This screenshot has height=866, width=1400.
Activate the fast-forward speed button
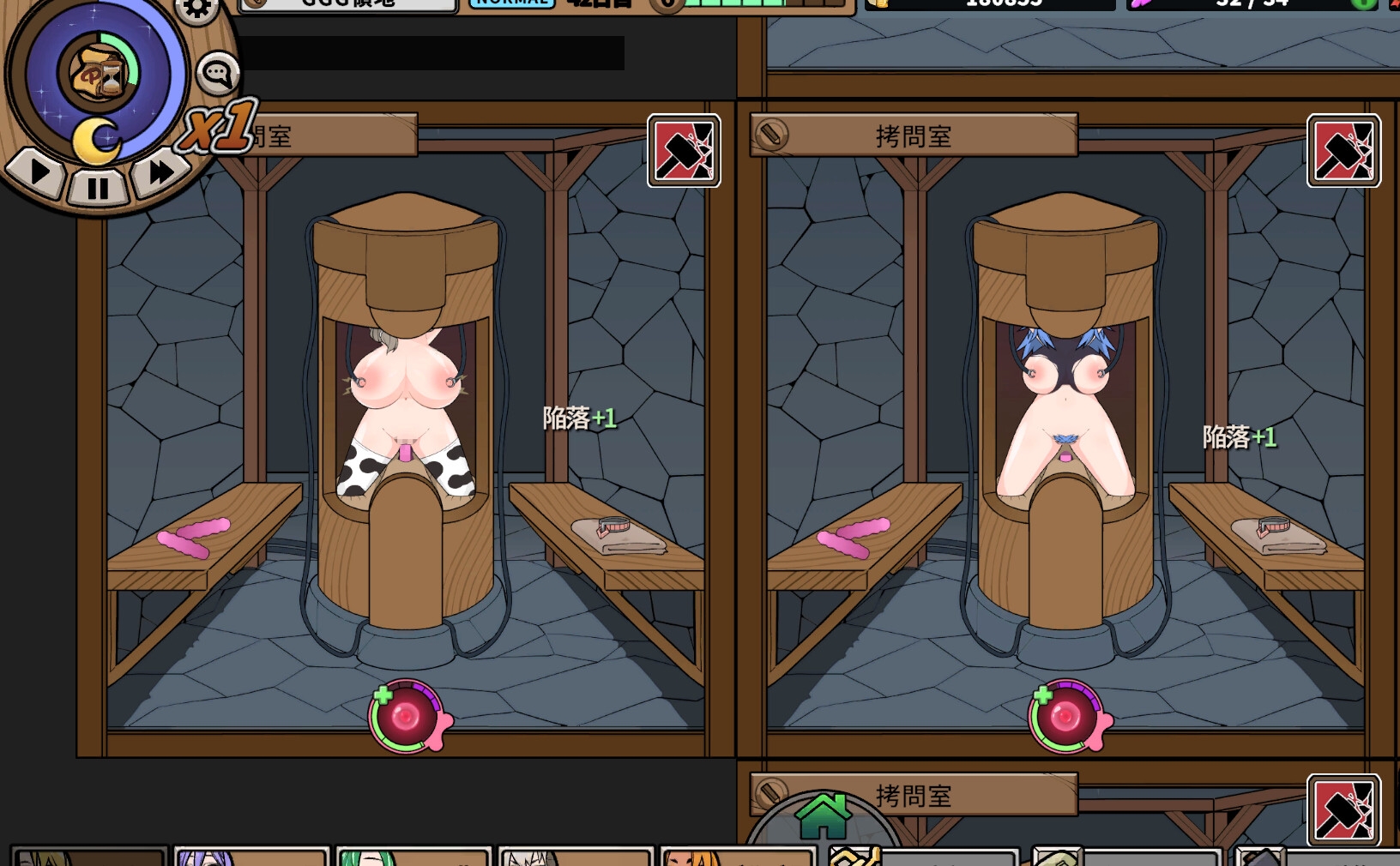click(x=159, y=171)
